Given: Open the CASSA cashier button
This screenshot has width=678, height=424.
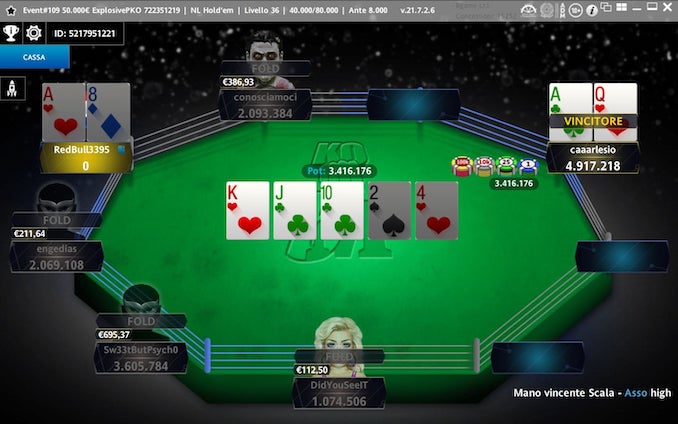Looking at the screenshot, I should coord(35,57).
